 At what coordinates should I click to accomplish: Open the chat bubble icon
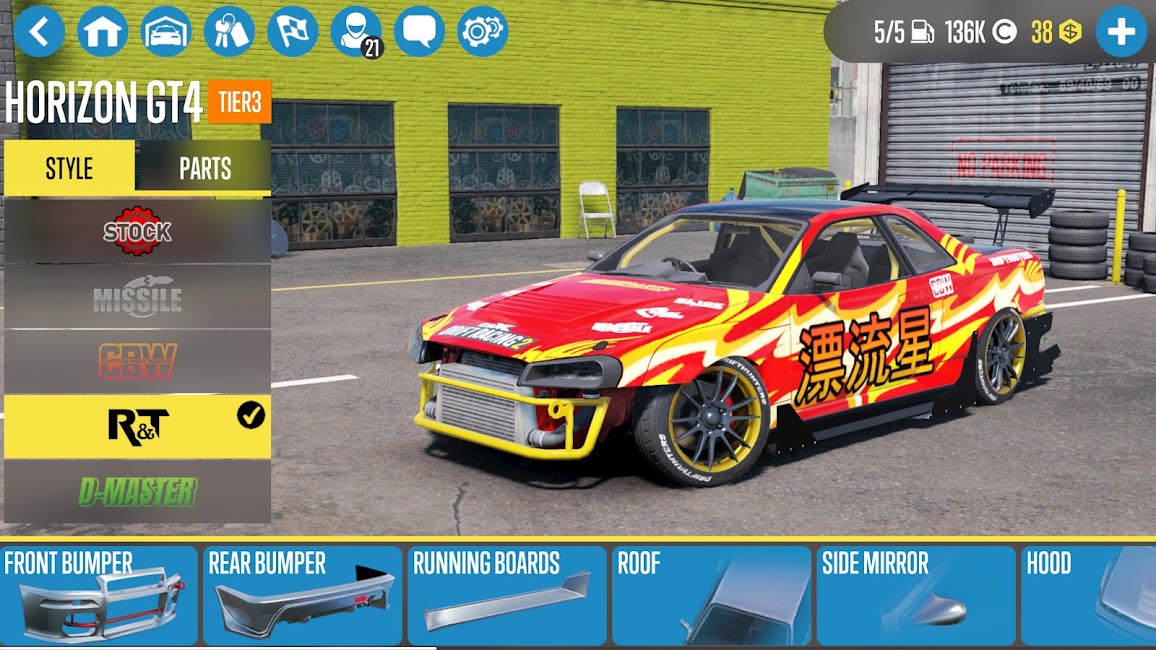[419, 31]
